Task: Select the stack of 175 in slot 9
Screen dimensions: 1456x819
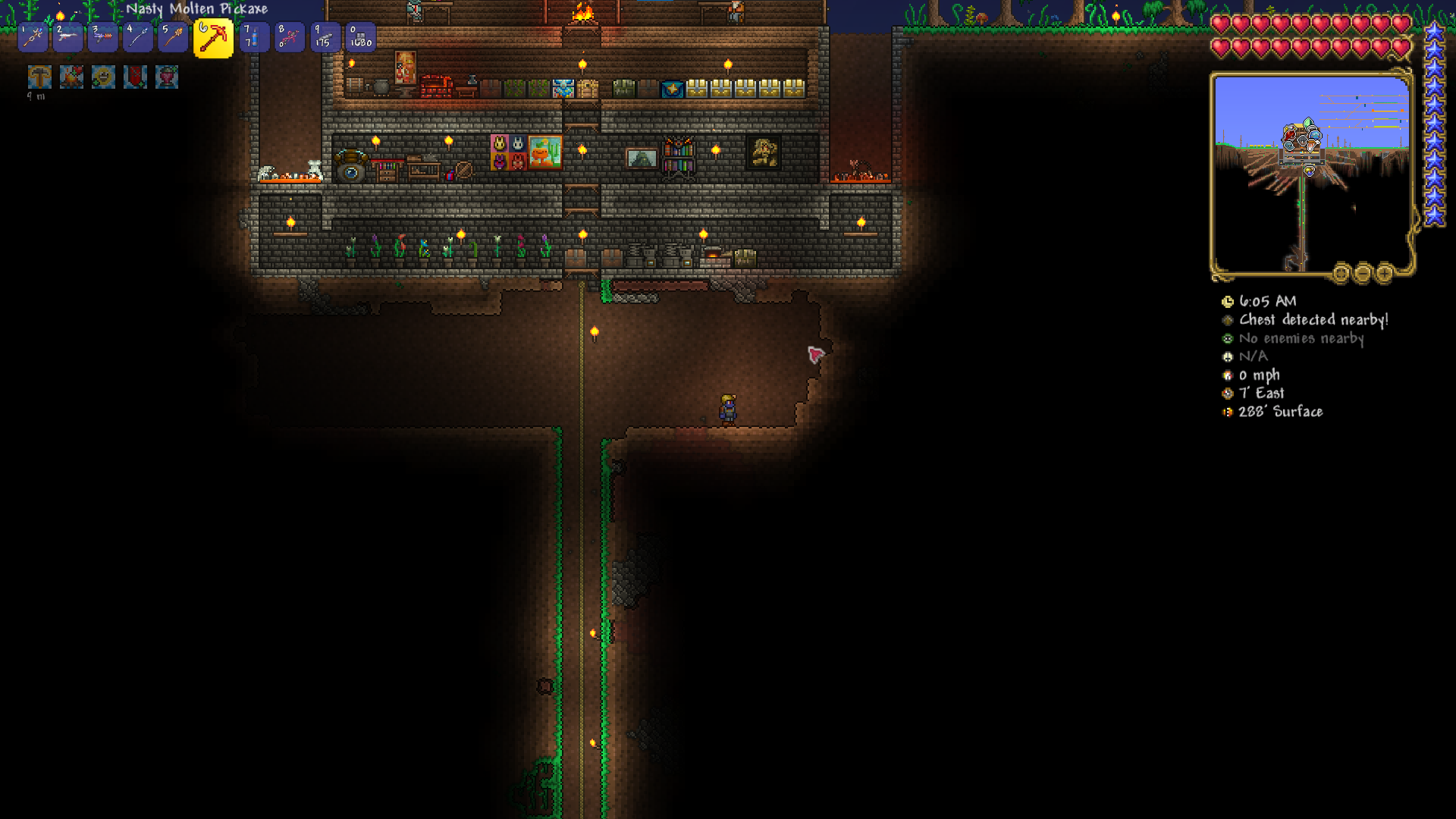Action: (325, 37)
